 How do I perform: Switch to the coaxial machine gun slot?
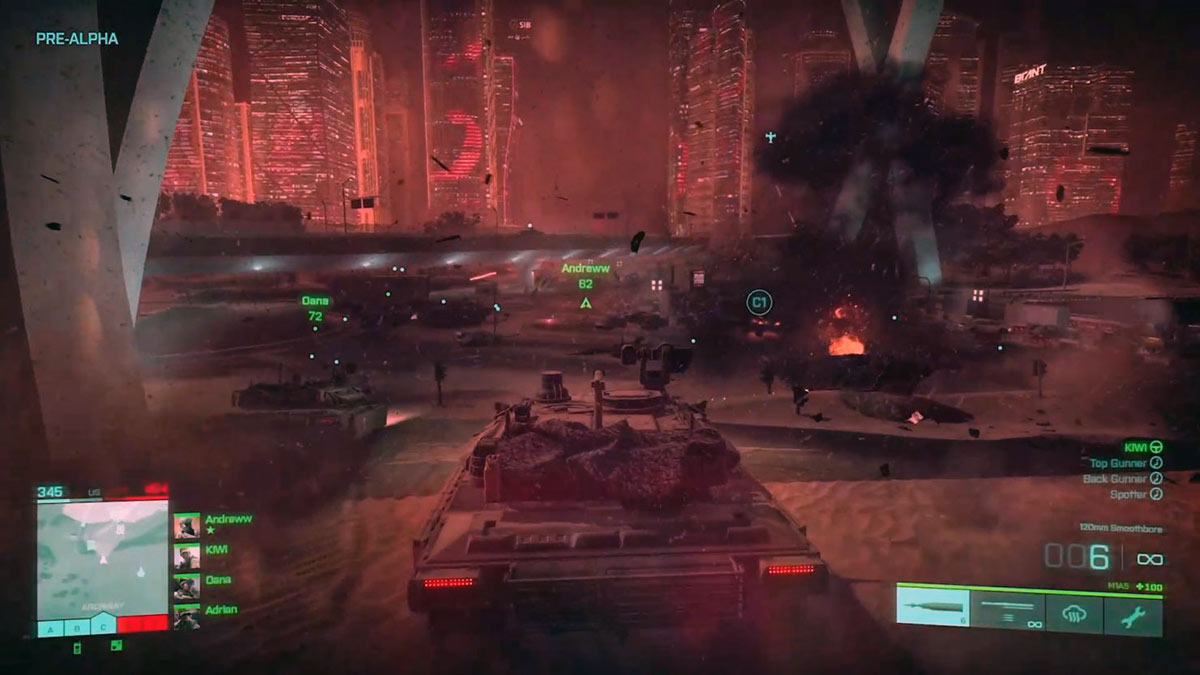(x=1008, y=611)
